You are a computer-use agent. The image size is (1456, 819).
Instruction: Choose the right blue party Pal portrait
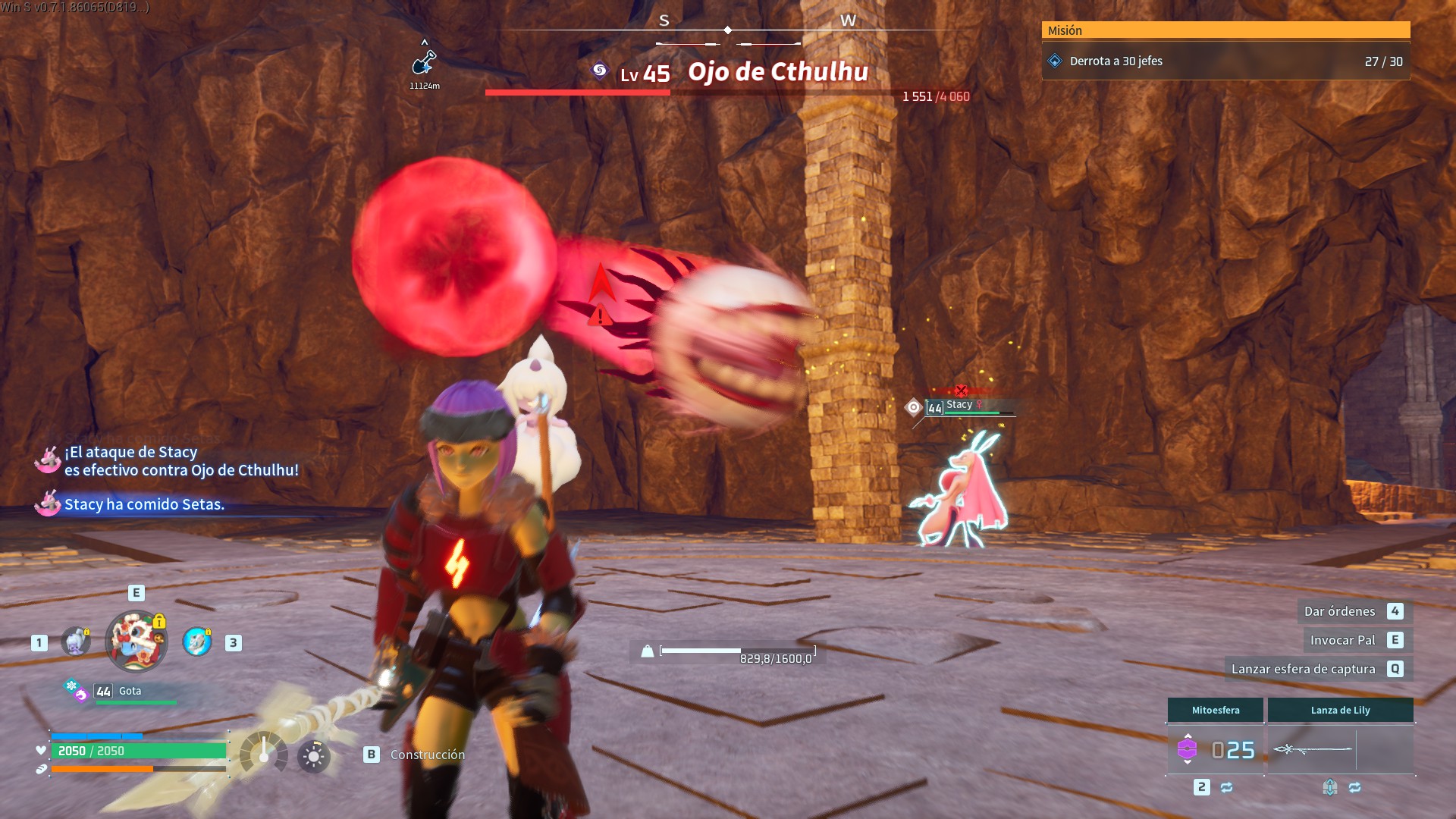pos(197,642)
